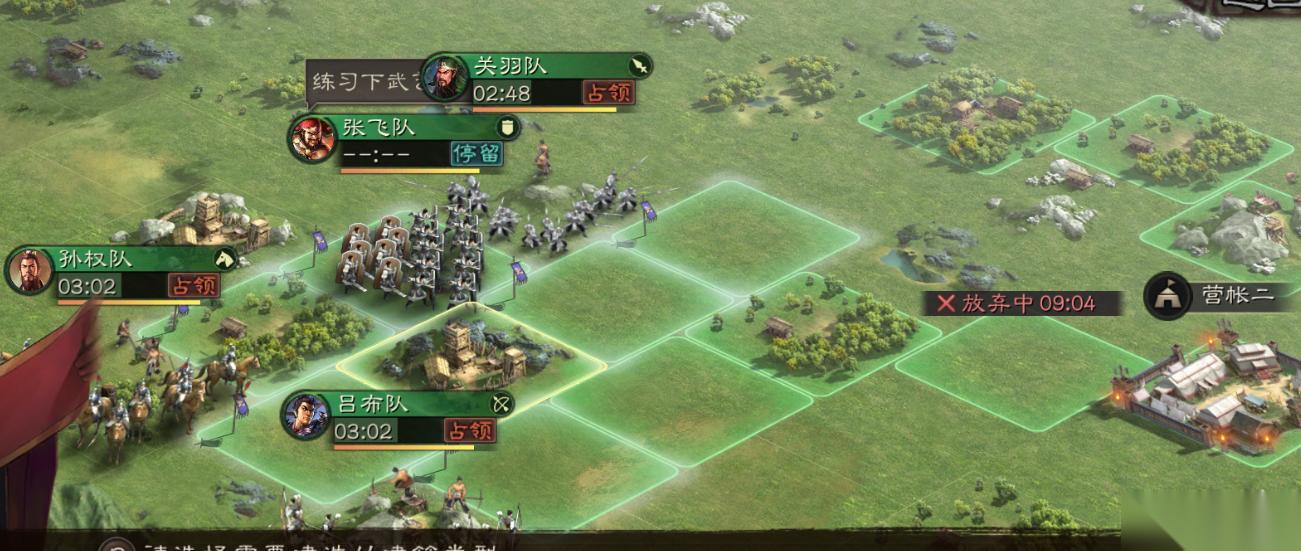Select Lu Bu's portrait icon
Image resolution: width=1301 pixels, height=551 pixels.
coord(306,416)
